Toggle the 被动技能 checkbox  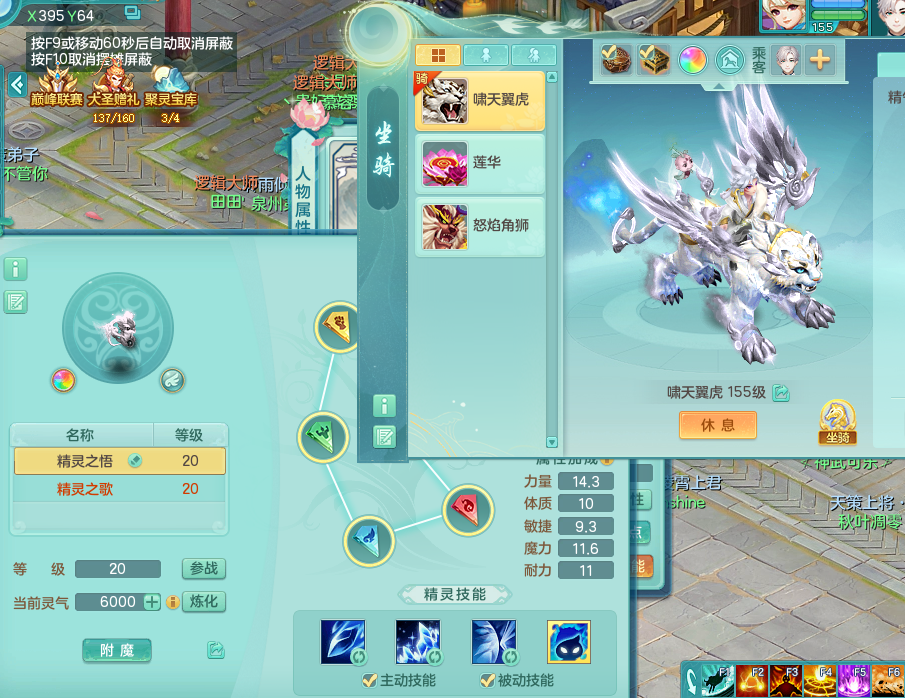489,681
